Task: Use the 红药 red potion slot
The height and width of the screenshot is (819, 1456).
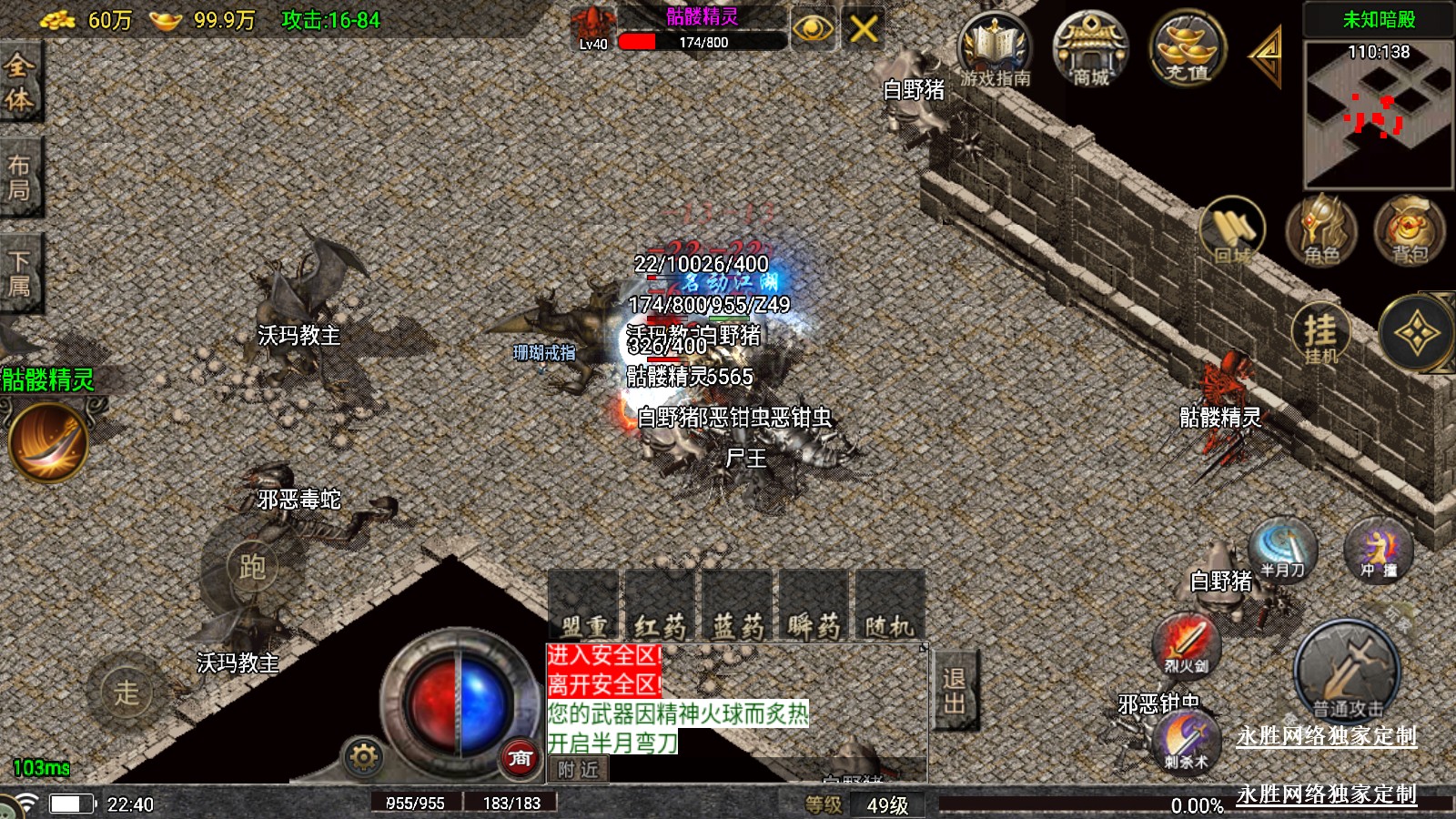Action: pos(660,605)
